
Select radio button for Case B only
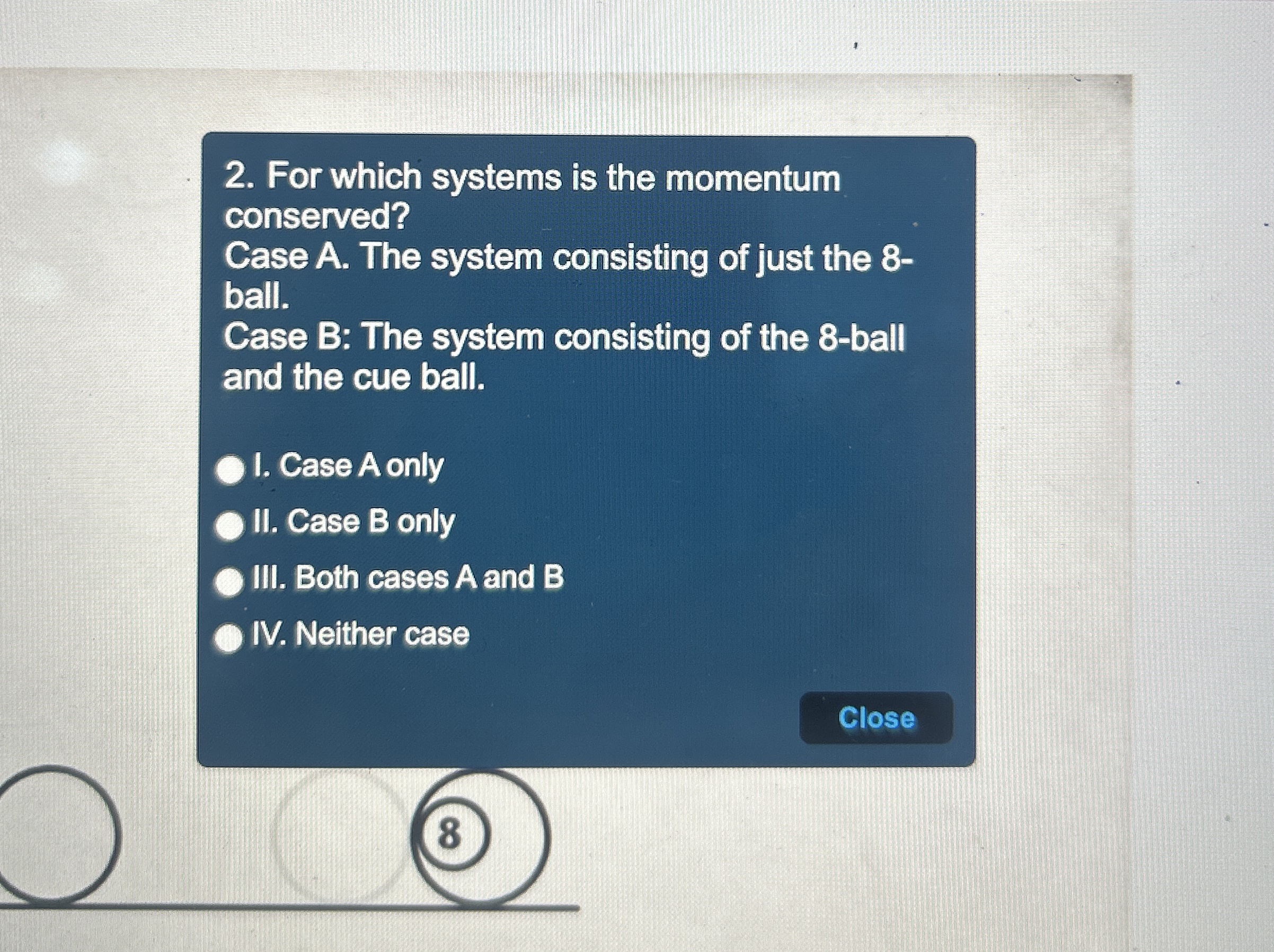click(230, 524)
